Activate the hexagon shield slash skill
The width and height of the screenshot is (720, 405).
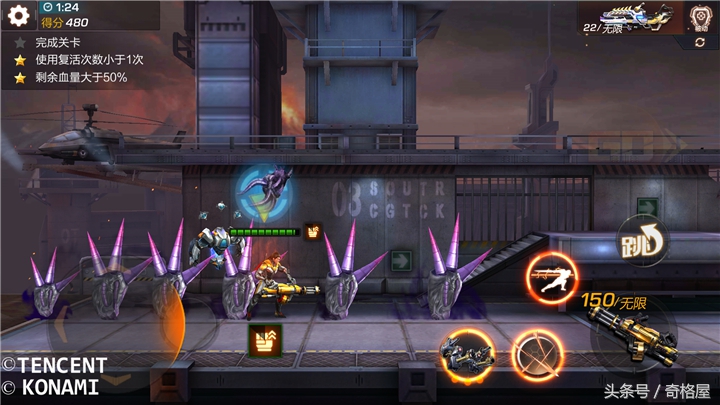(537, 353)
